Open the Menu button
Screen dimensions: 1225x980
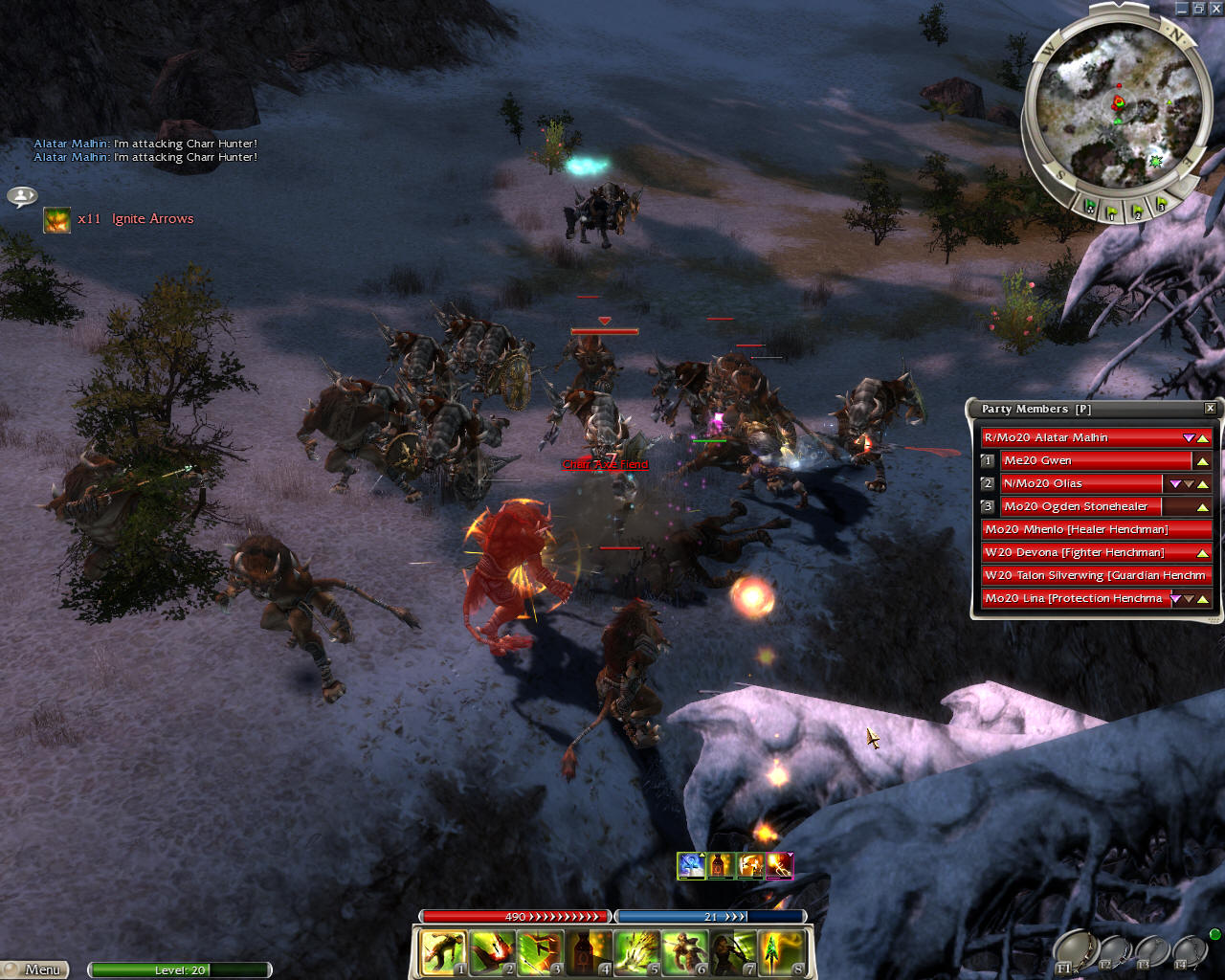[x=35, y=969]
